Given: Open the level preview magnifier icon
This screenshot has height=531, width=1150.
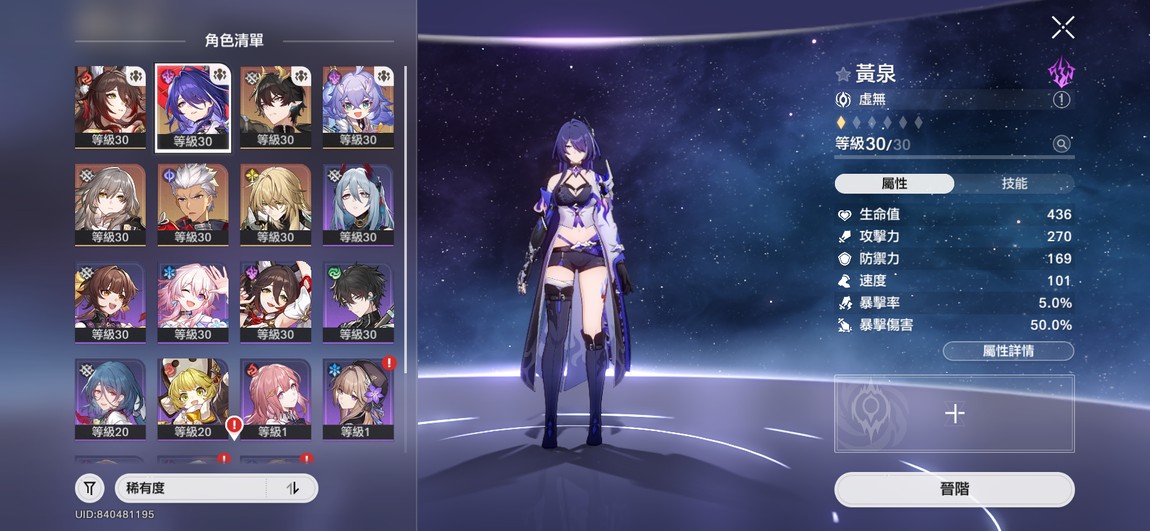Looking at the screenshot, I should (1061, 144).
